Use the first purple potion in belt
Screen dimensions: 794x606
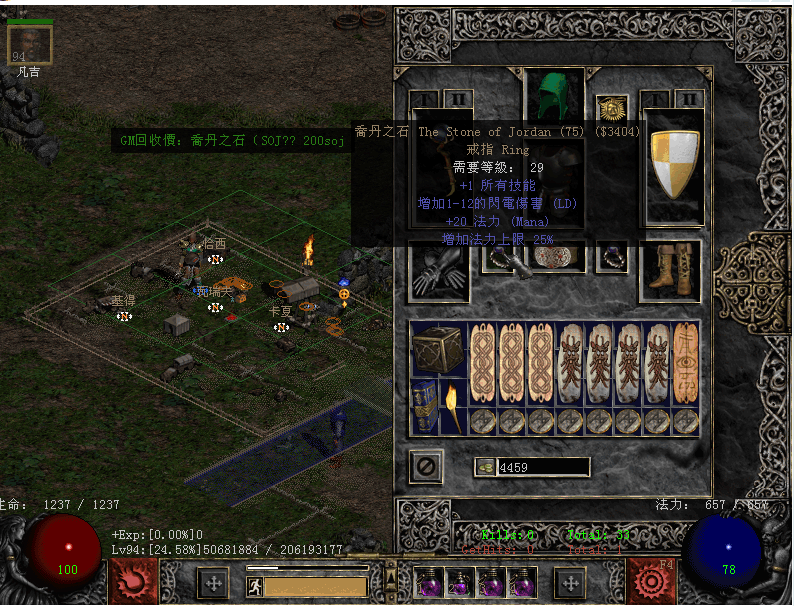point(431,582)
